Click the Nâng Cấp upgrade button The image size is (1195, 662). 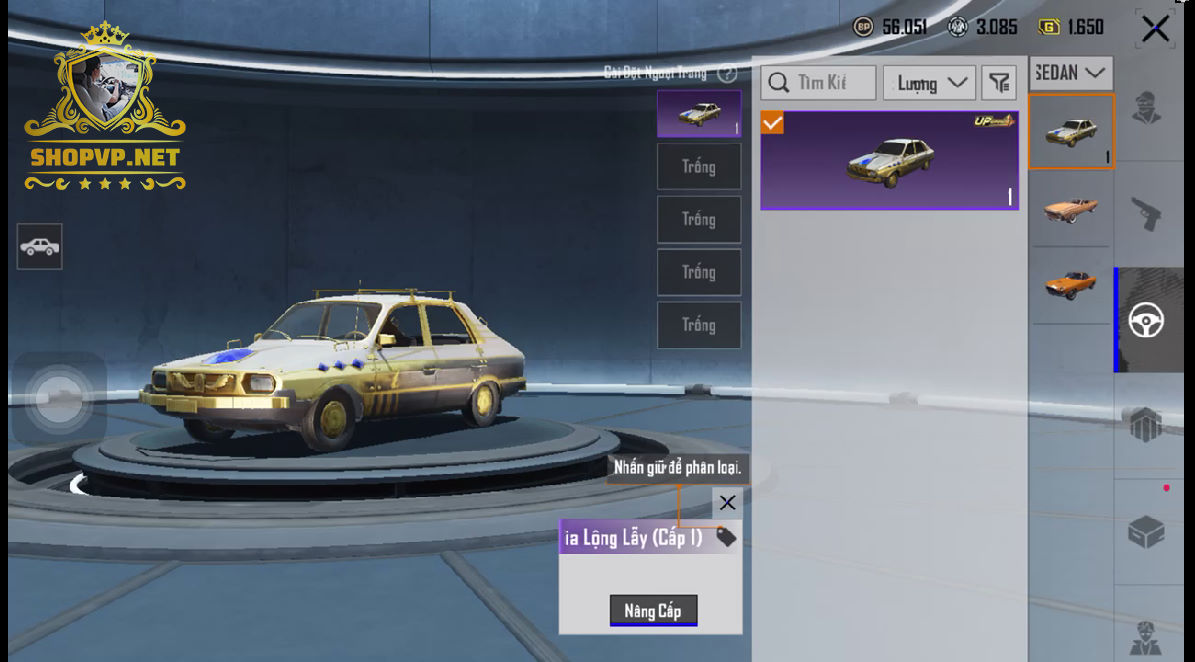pos(653,610)
